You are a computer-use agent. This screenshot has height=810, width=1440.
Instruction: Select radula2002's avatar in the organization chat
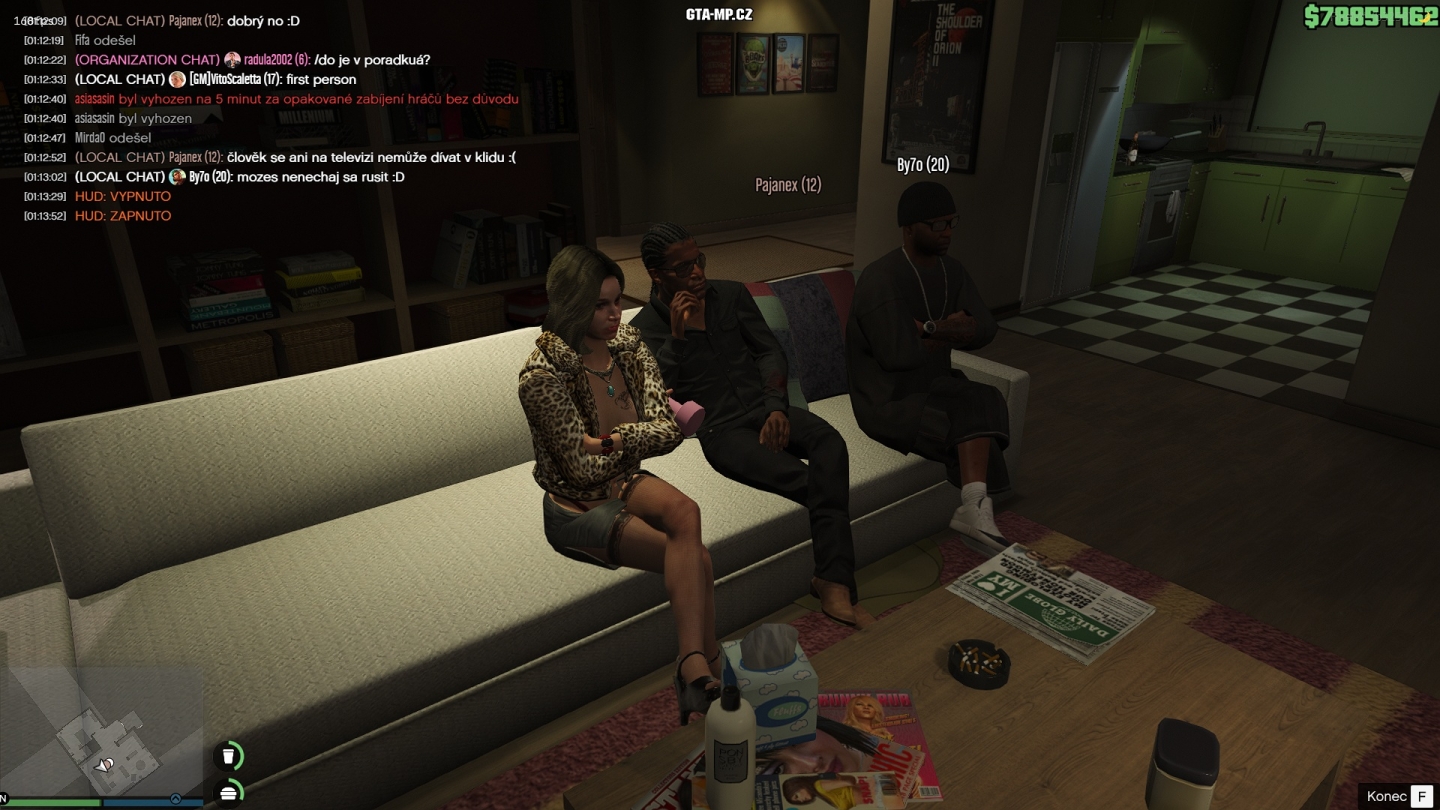coord(230,60)
